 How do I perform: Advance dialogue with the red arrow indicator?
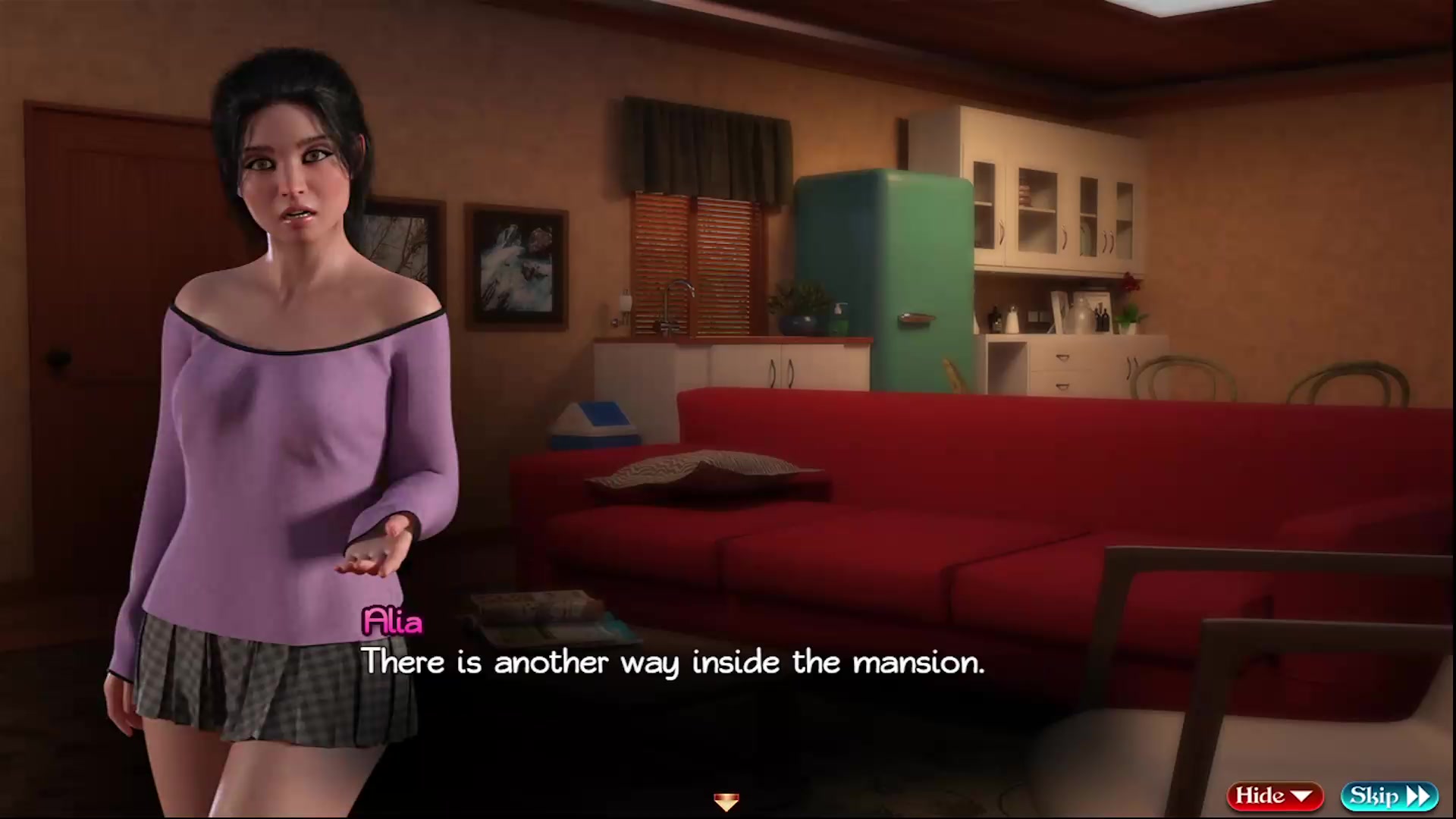[726, 802]
